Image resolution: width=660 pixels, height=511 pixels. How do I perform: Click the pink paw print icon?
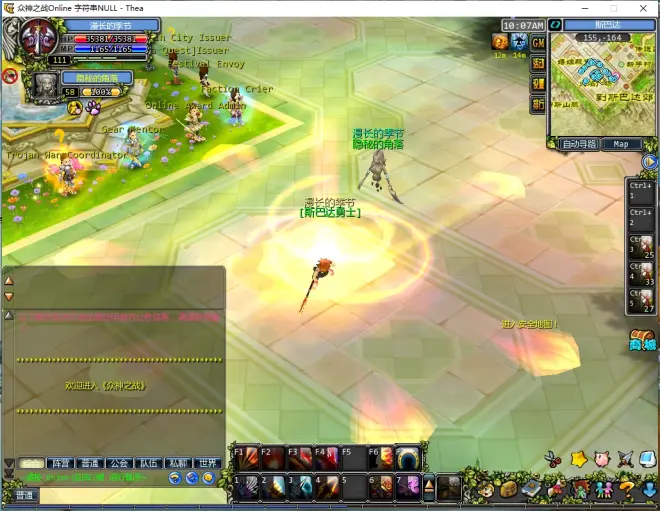point(92,106)
